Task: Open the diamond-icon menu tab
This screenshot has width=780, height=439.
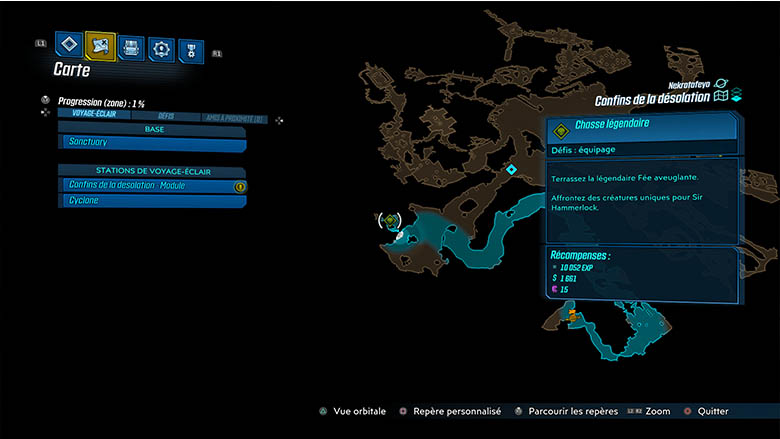Action: click(69, 45)
